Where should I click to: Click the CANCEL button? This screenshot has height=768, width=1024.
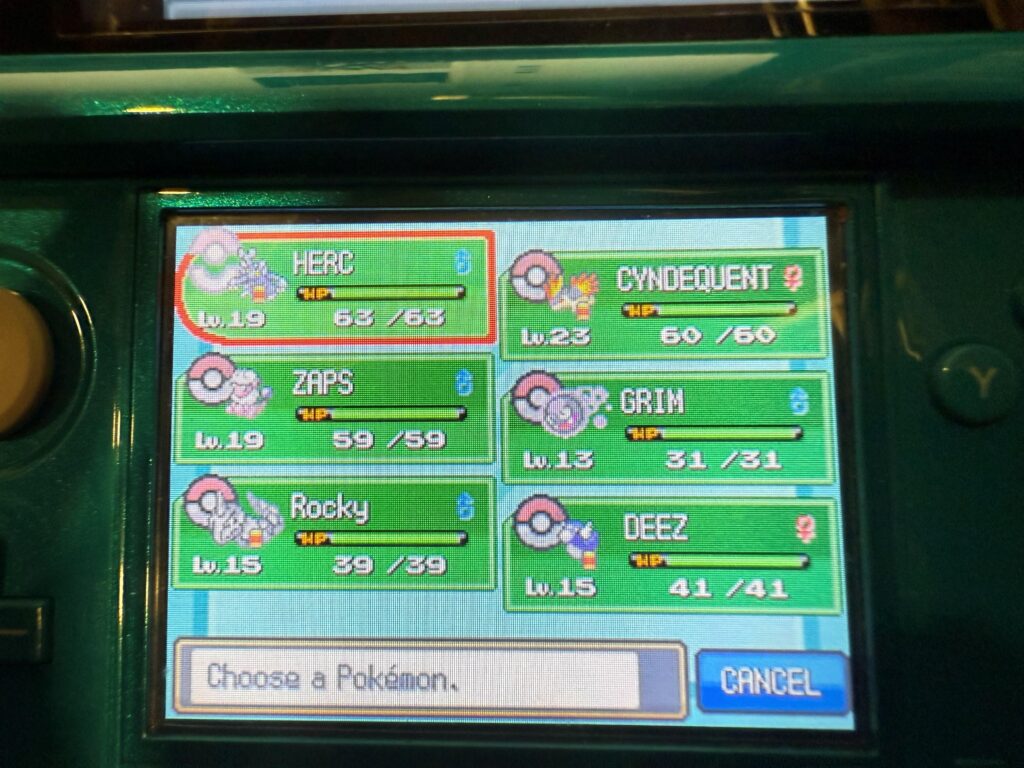click(771, 681)
